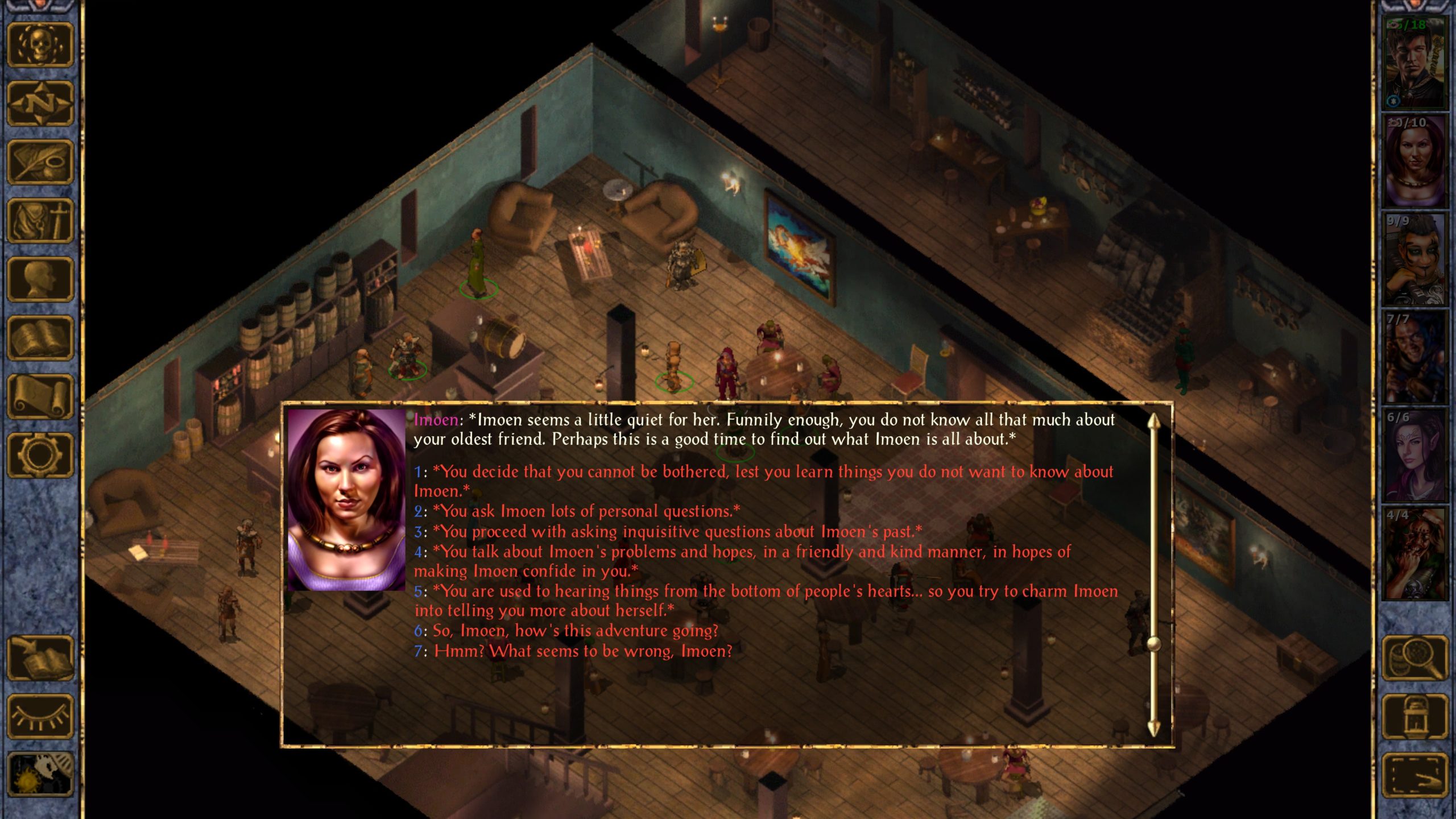Open the priest scroll icon
Image resolution: width=1456 pixels, height=819 pixels.
point(40,396)
